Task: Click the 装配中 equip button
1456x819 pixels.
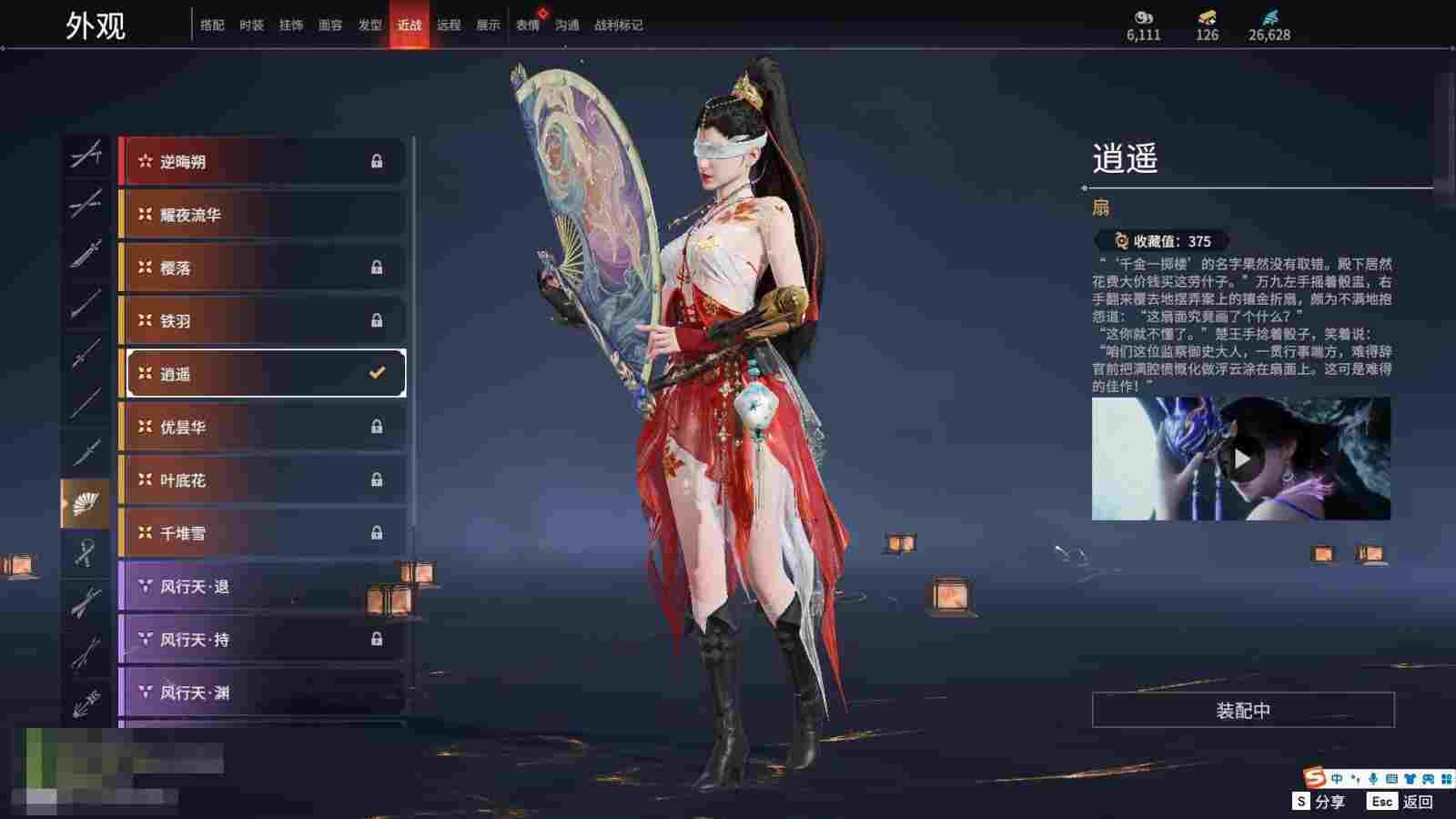Action: coord(1243,710)
